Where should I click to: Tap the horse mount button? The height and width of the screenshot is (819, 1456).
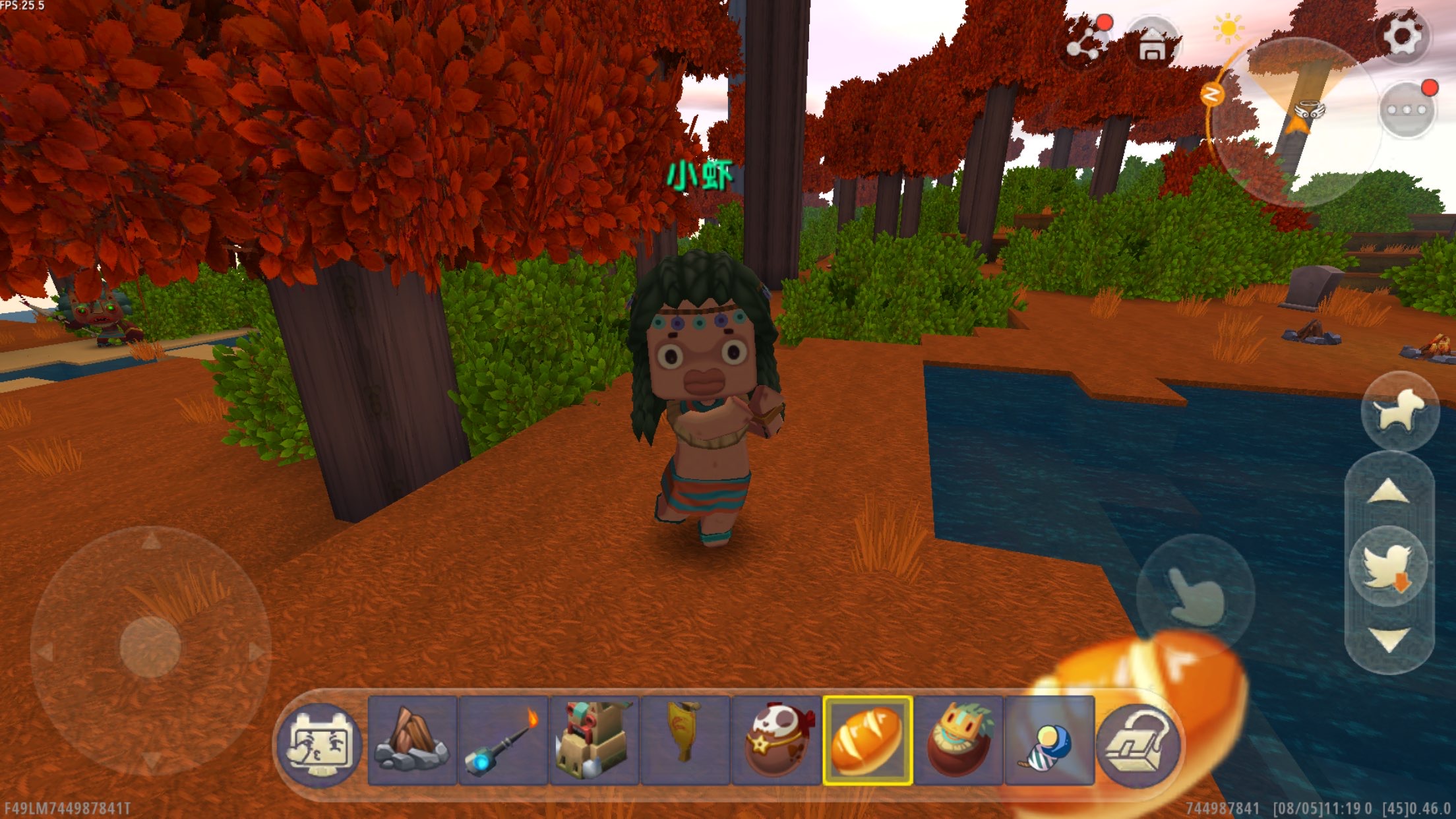[x=1399, y=411]
